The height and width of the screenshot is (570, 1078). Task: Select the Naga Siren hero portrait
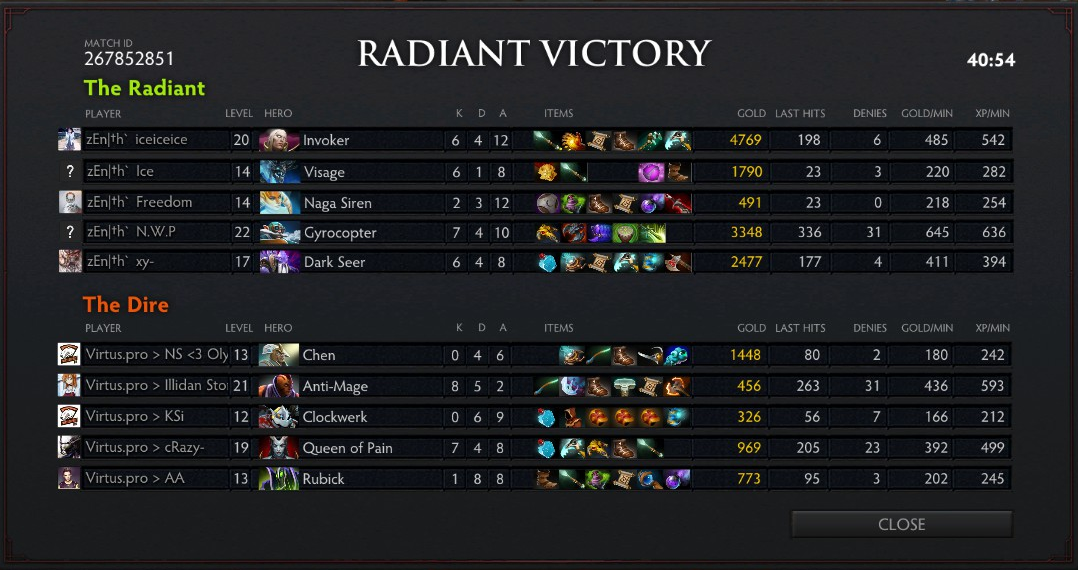(x=279, y=203)
